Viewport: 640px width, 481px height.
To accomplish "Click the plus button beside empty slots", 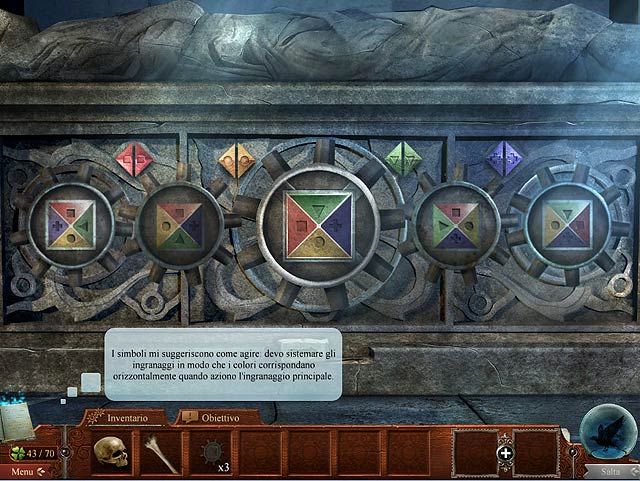I will tap(506, 453).
